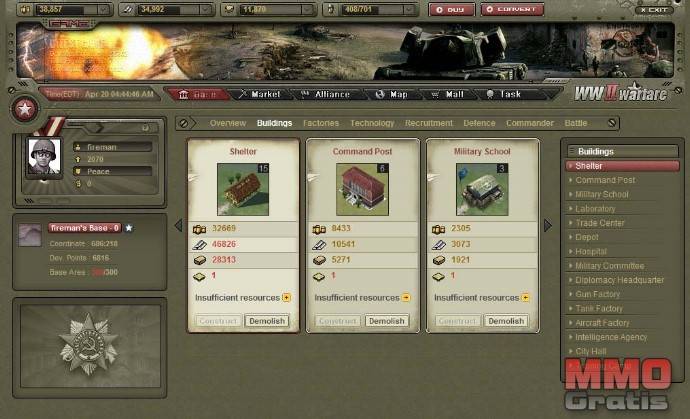Open the Map from the navigation bar
This screenshot has height=419, width=690.
coord(393,94)
